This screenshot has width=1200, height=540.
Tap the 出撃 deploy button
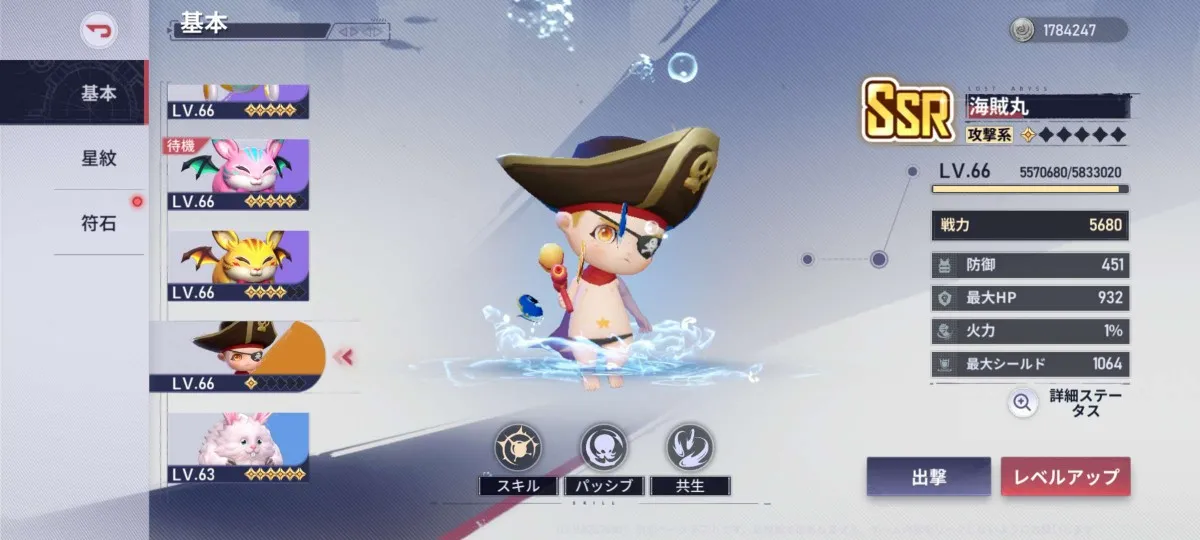click(928, 477)
